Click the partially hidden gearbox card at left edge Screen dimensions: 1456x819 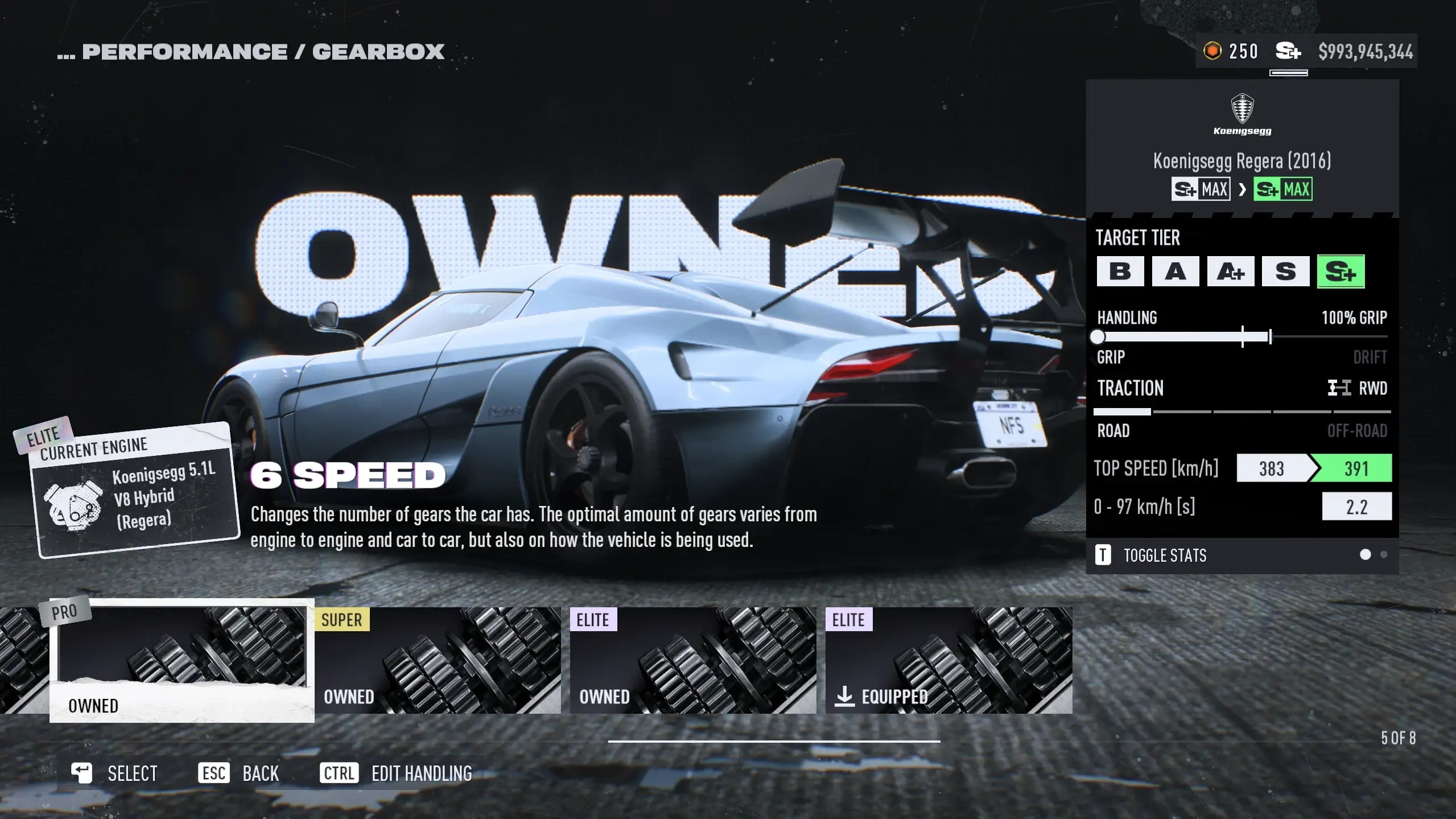coord(23,660)
